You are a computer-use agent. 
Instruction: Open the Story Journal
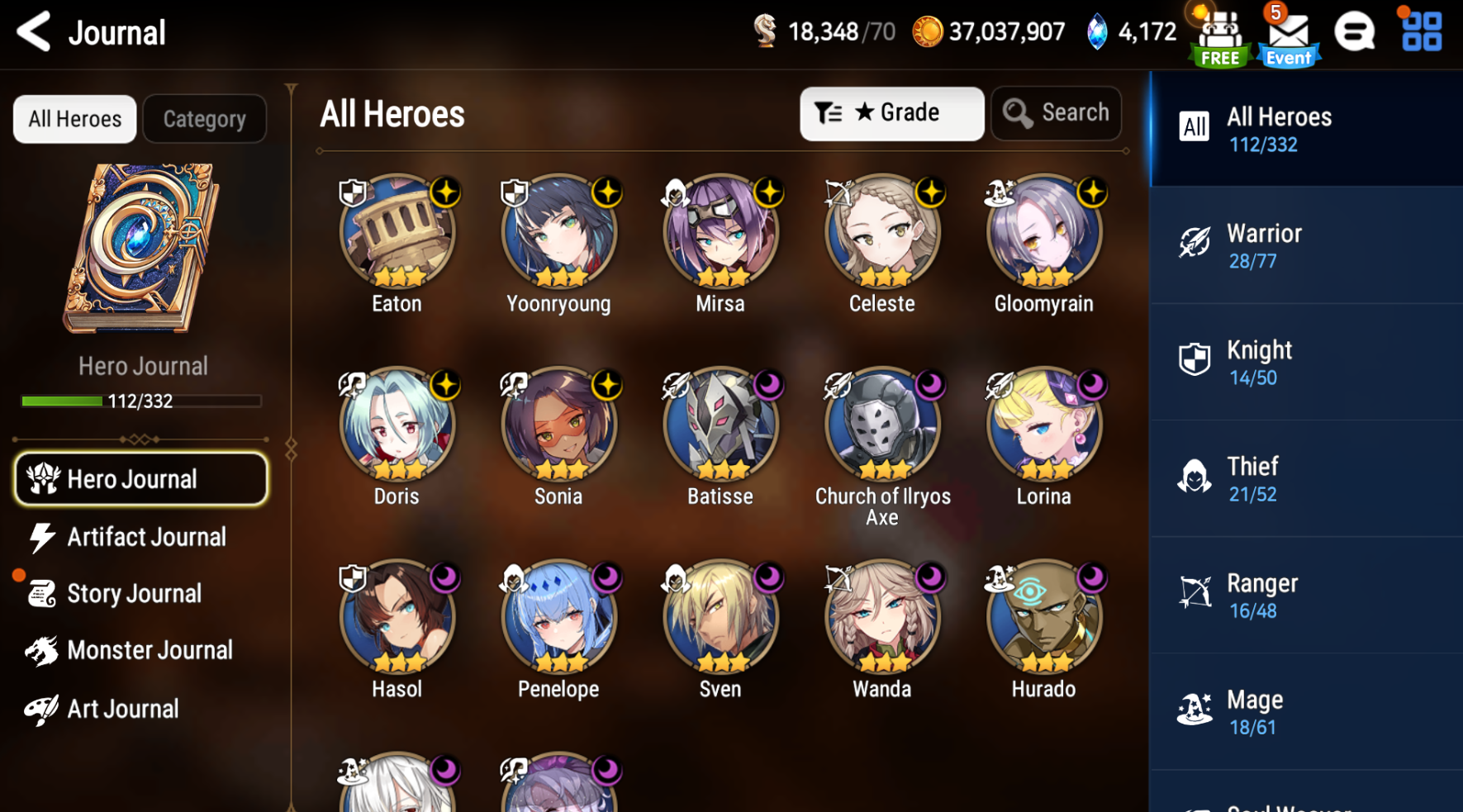point(134,593)
